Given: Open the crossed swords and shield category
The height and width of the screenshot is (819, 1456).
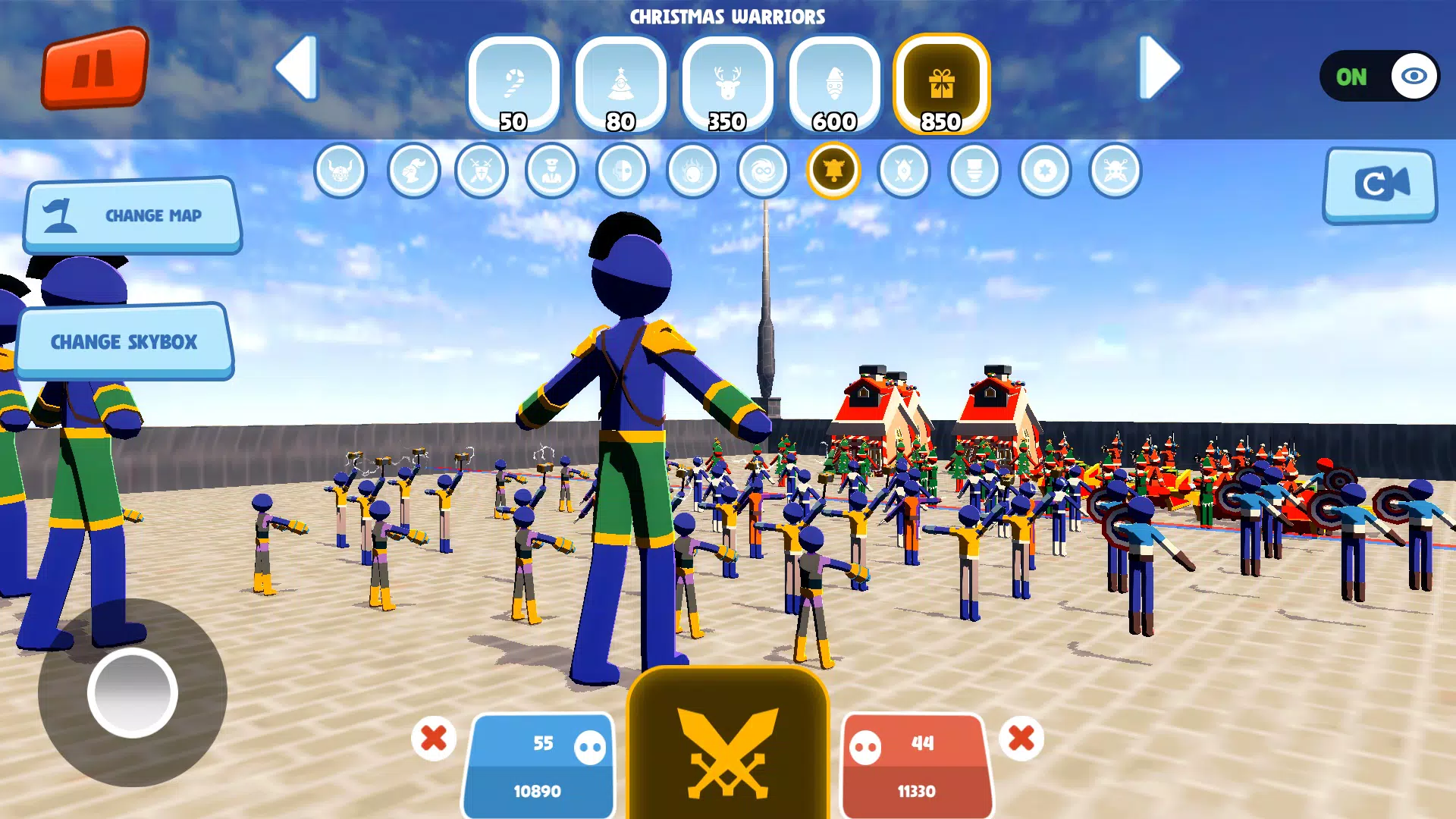Looking at the screenshot, I should pyautogui.click(x=481, y=171).
